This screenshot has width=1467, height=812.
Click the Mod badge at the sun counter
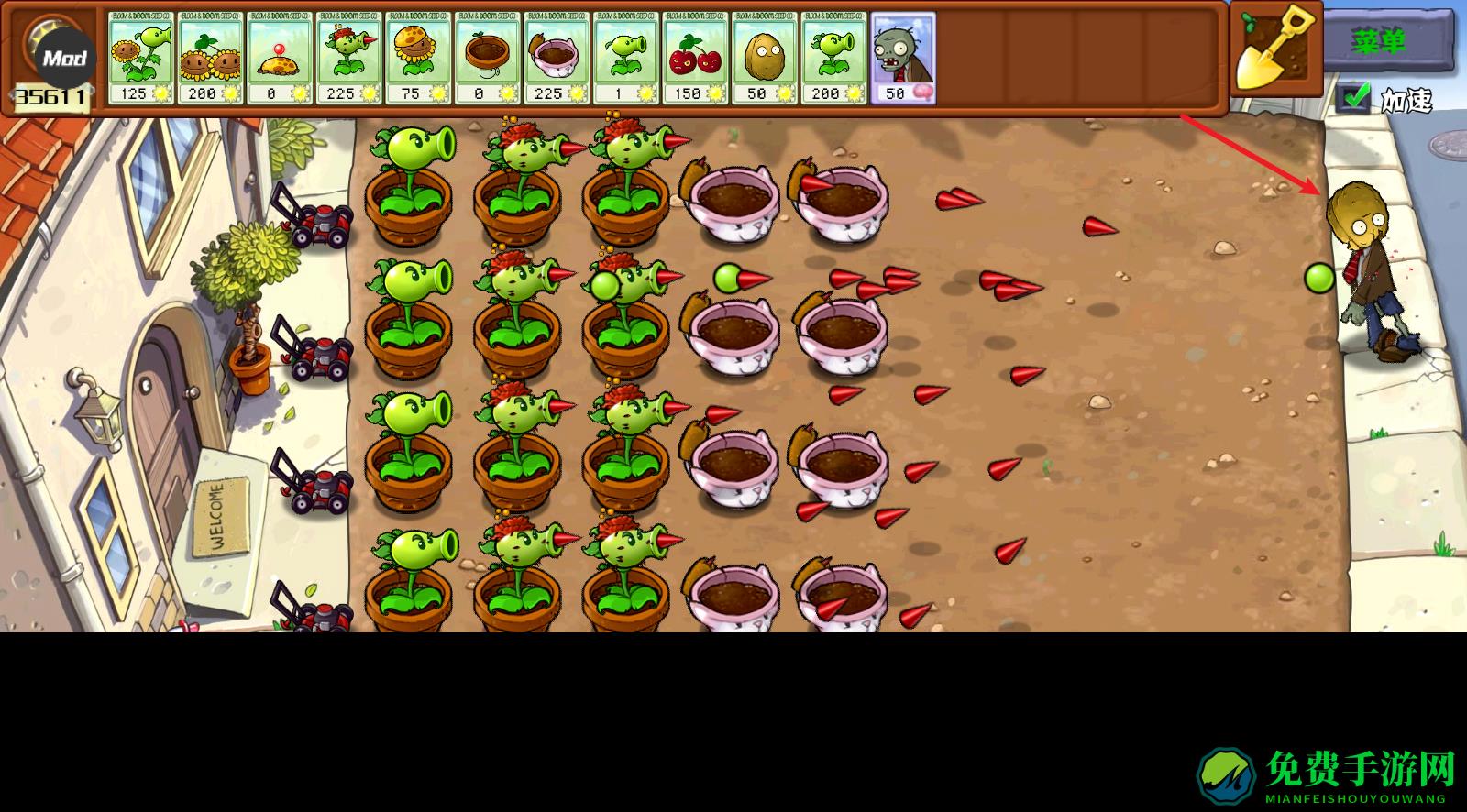[64, 59]
